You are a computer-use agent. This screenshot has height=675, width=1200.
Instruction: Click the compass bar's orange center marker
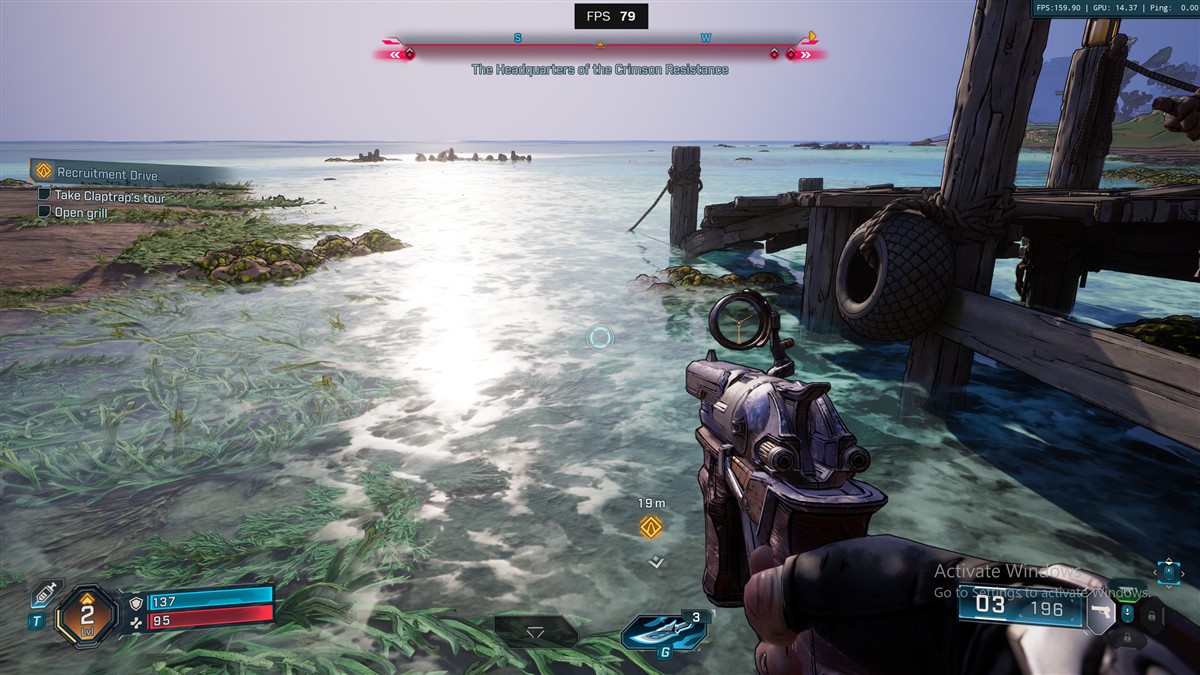pyautogui.click(x=600, y=45)
